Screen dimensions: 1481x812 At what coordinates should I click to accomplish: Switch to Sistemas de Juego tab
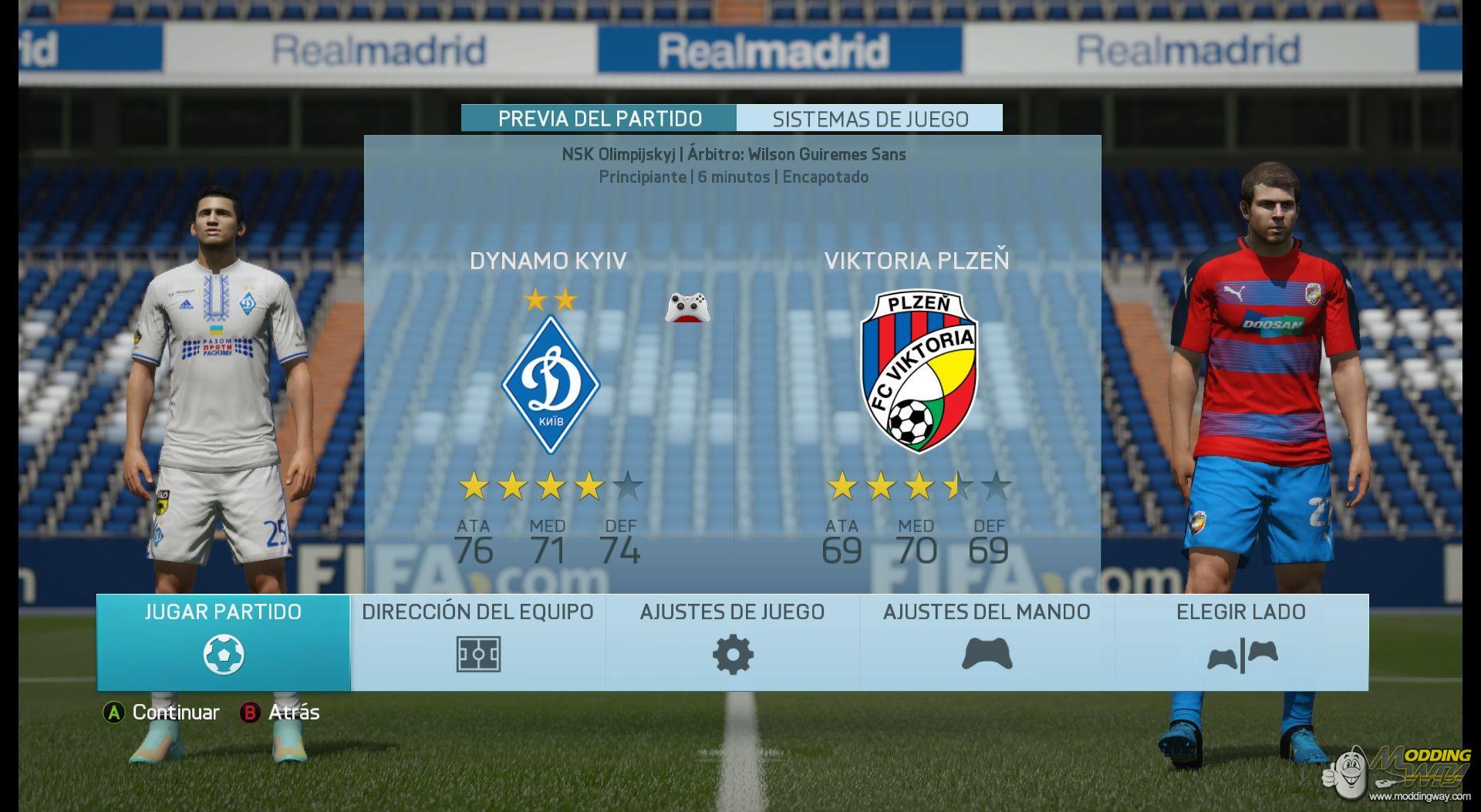(870, 119)
